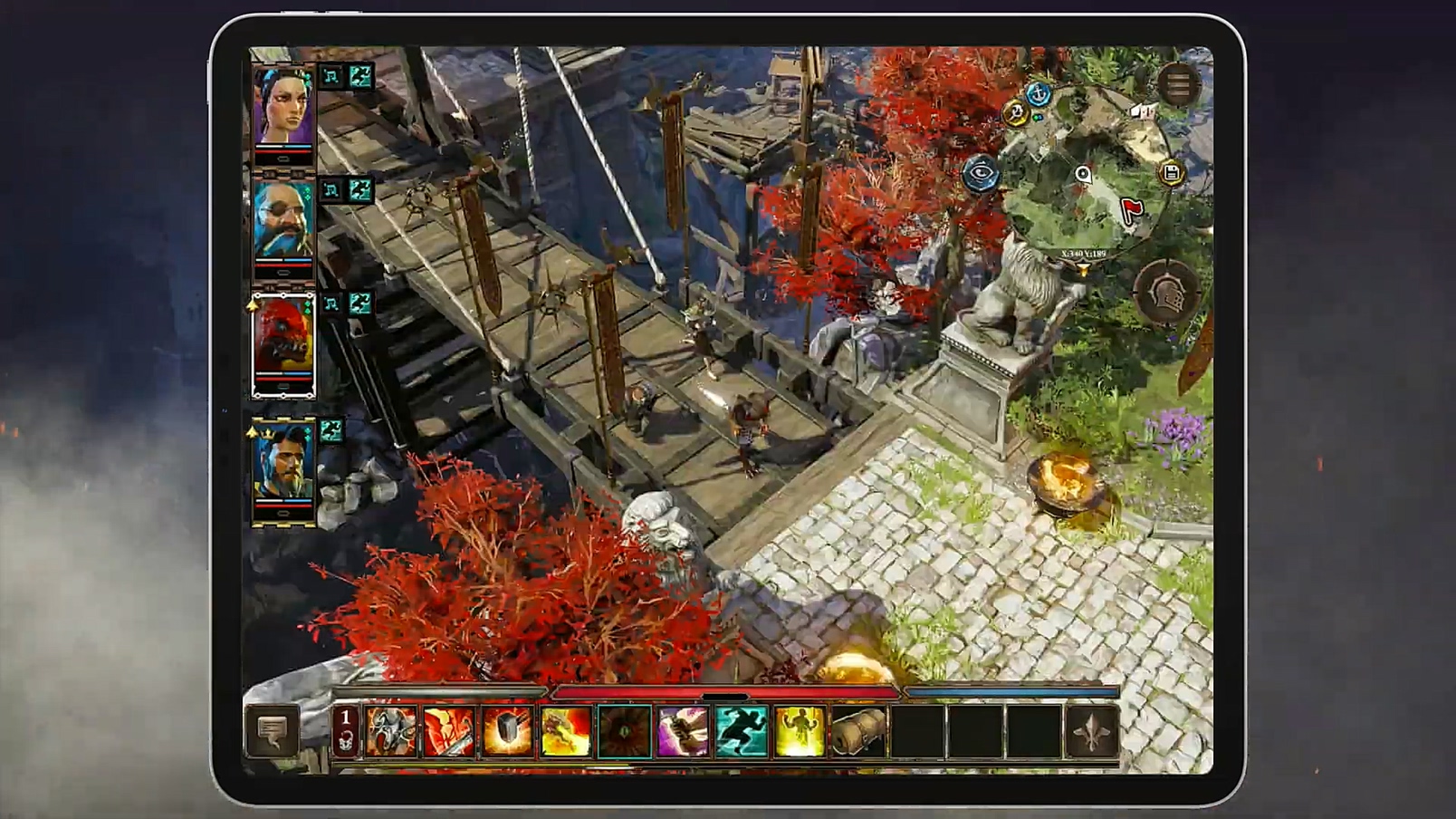
Task: Open the chat log speech bubble
Action: [272, 729]
